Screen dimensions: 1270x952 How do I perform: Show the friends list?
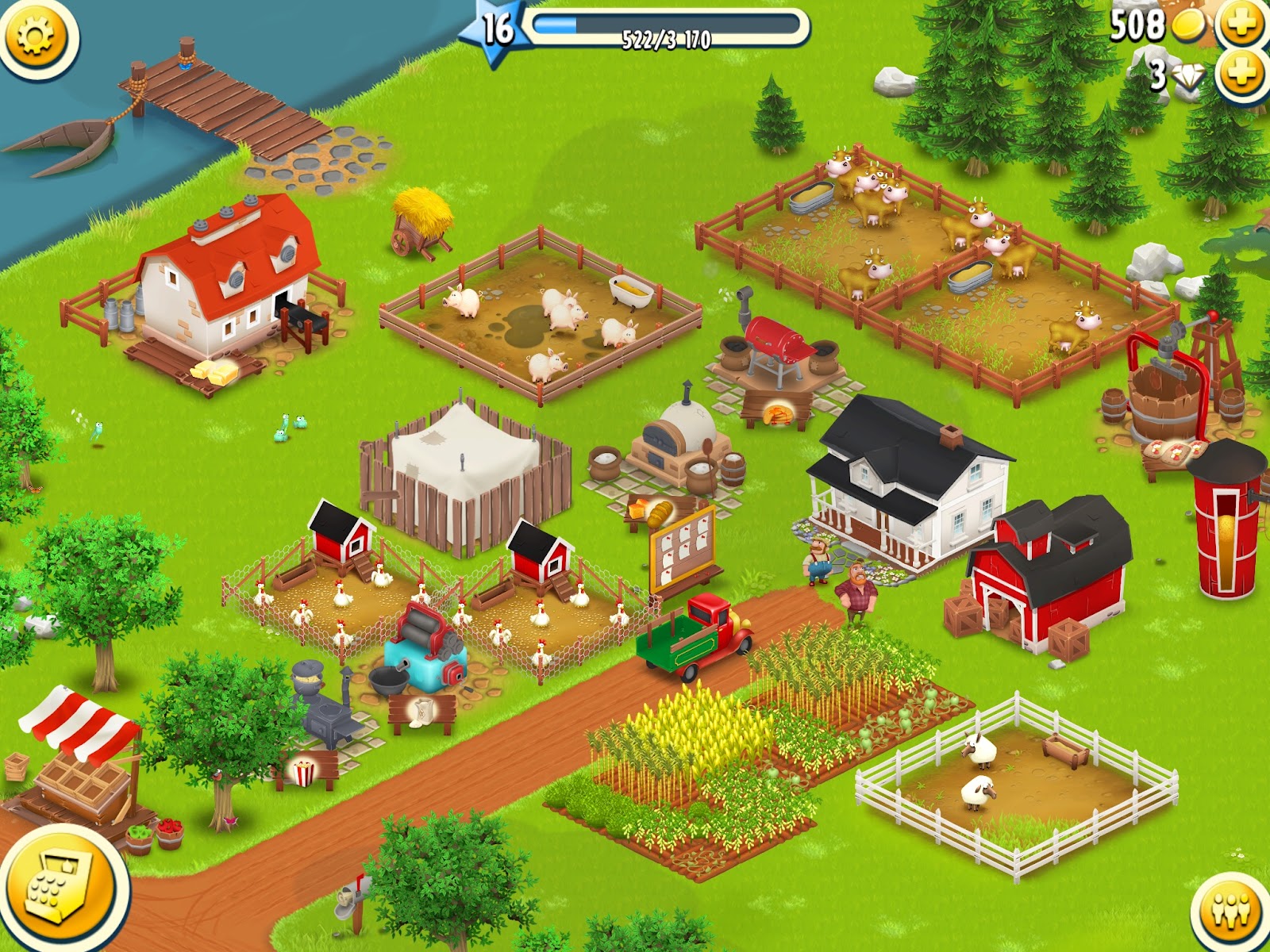coord(1231,912)
